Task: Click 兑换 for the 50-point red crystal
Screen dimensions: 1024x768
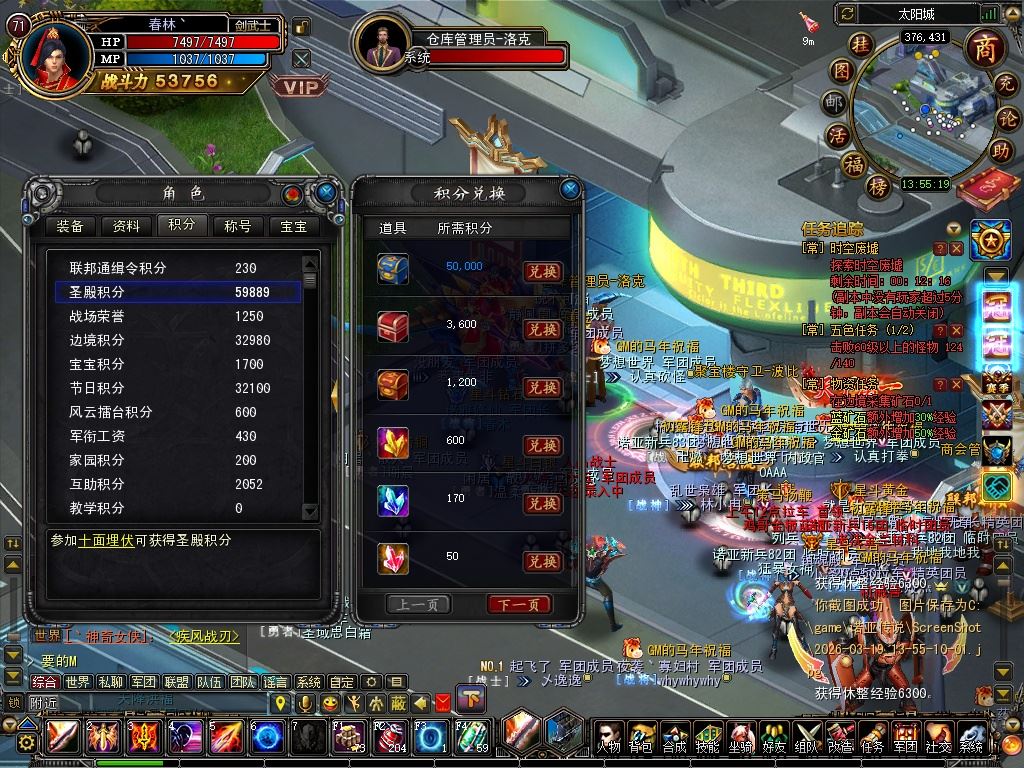Action: [542, 561]
